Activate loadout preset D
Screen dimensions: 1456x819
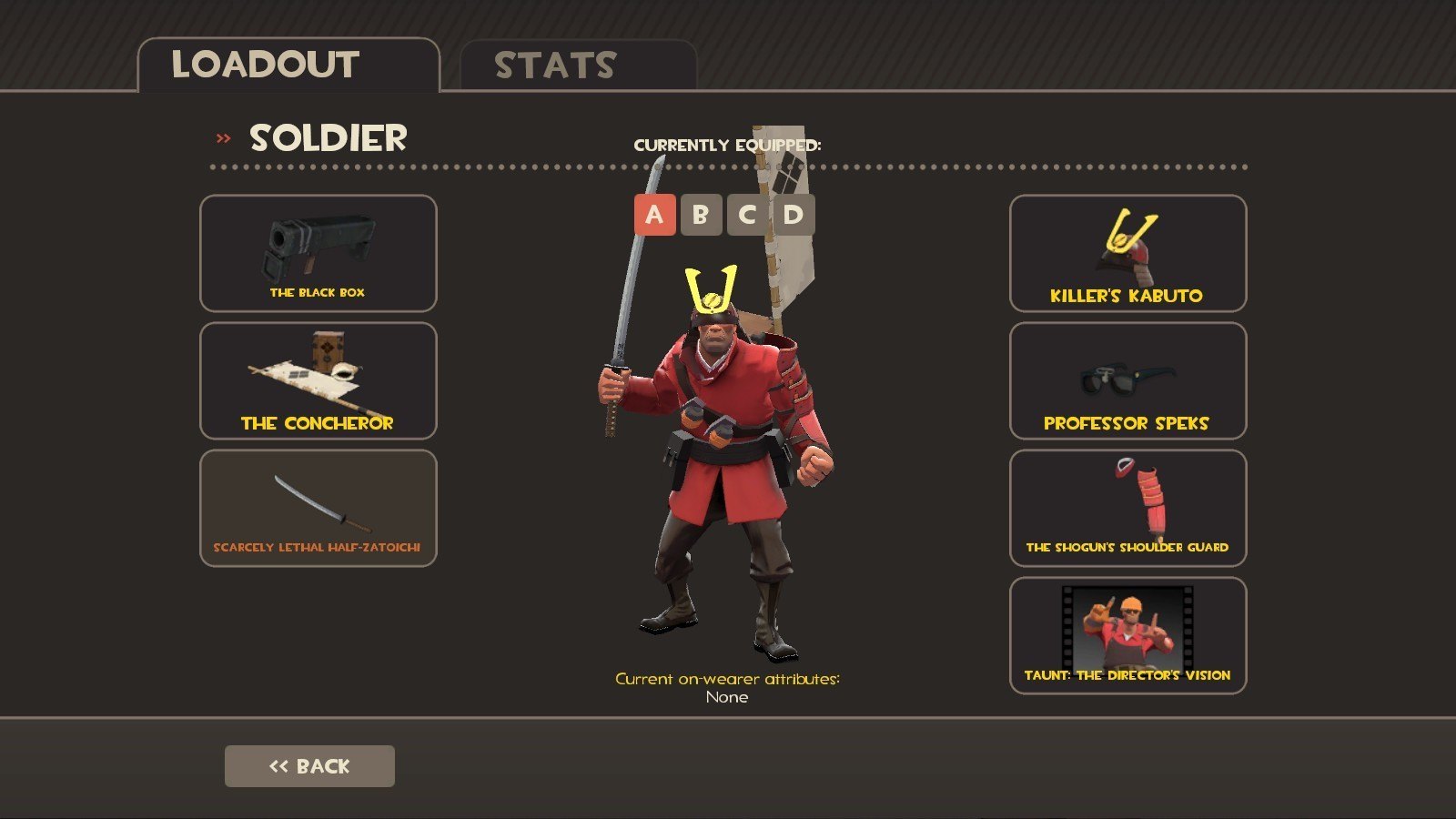(794, 215)
